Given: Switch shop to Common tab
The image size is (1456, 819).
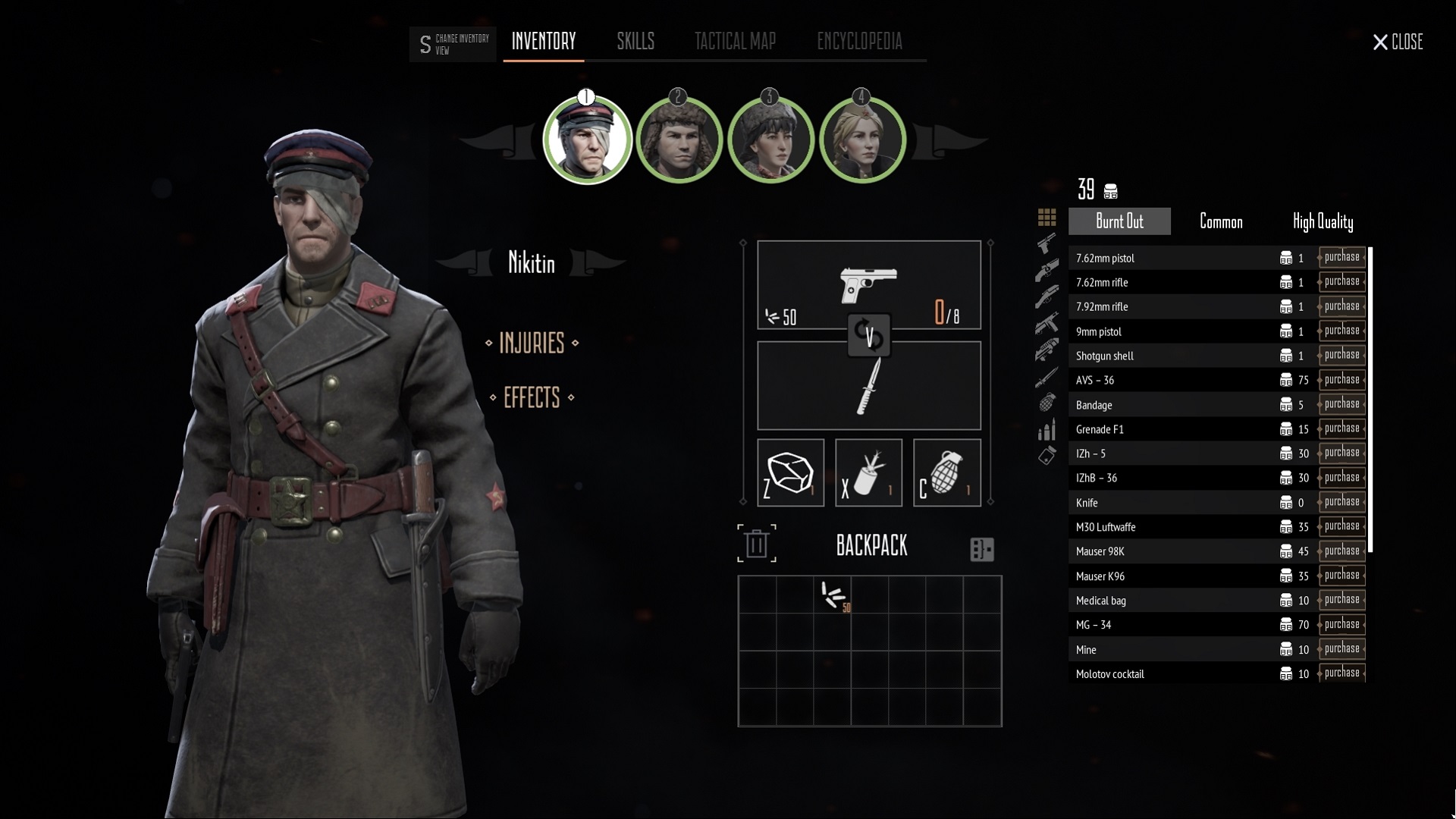Looking at the screenshot, I should click(1220, 221).
